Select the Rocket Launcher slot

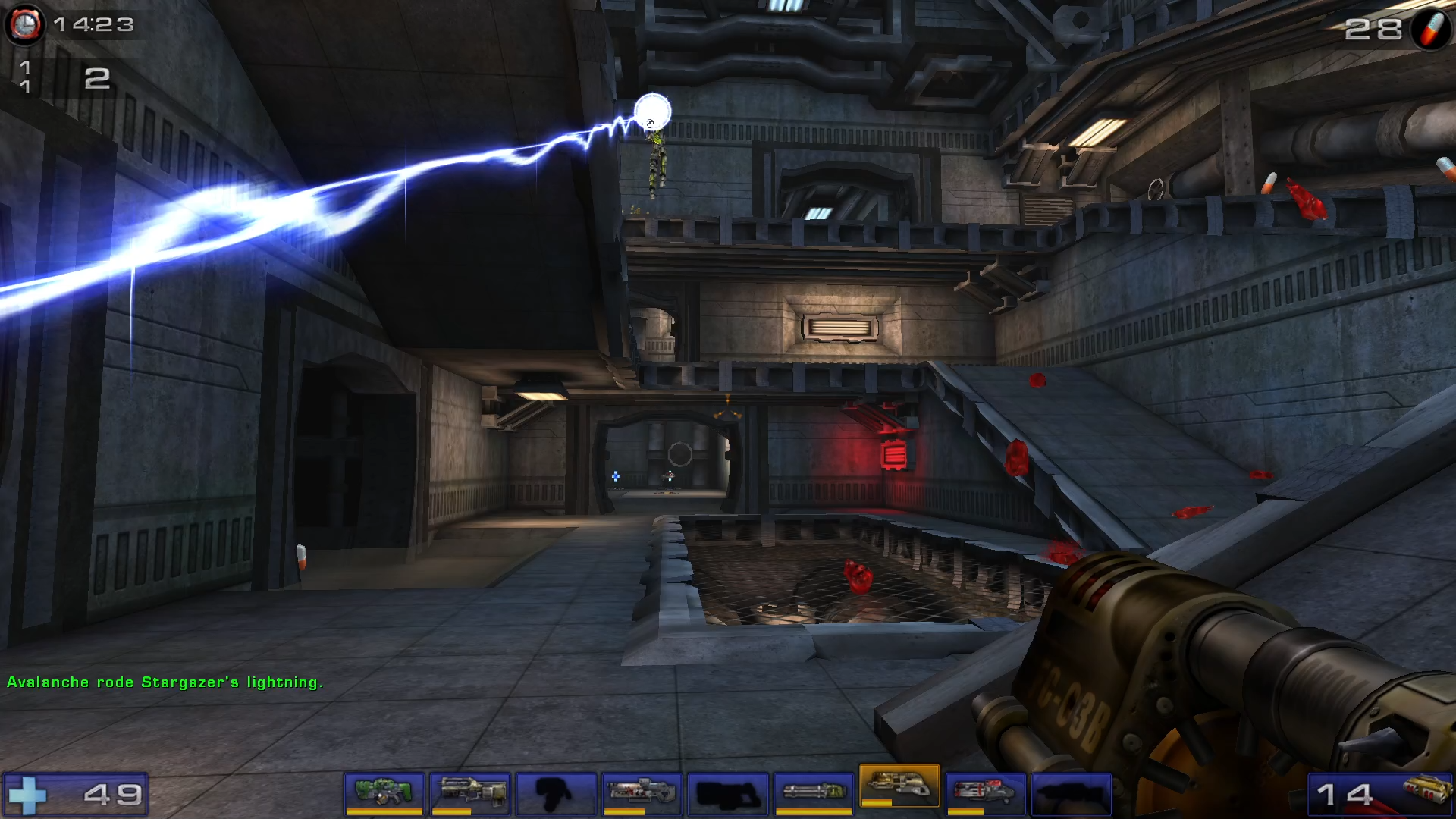[x=985, y=793]
